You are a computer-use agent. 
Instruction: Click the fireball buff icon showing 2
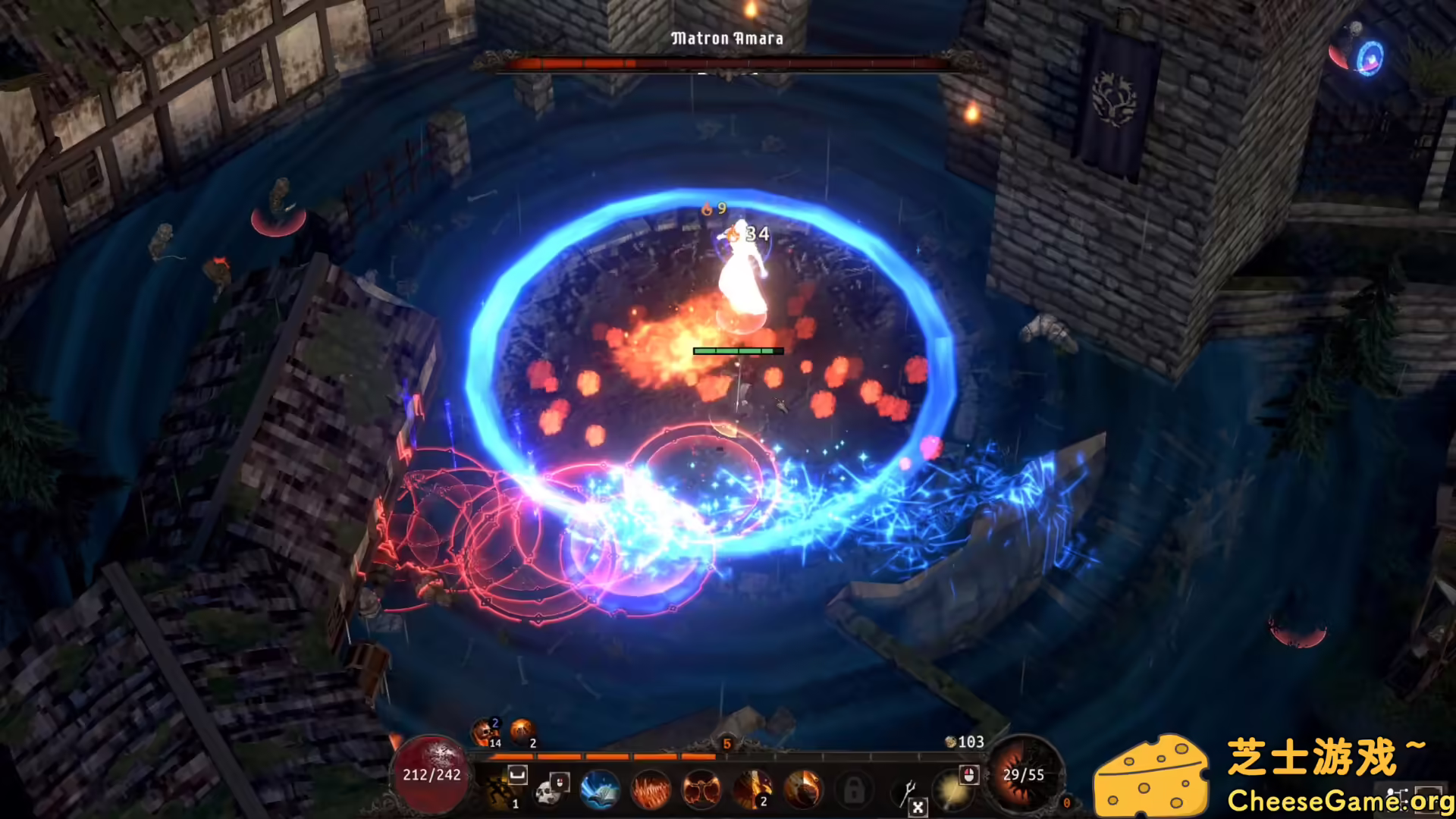[x=522, y=730]
